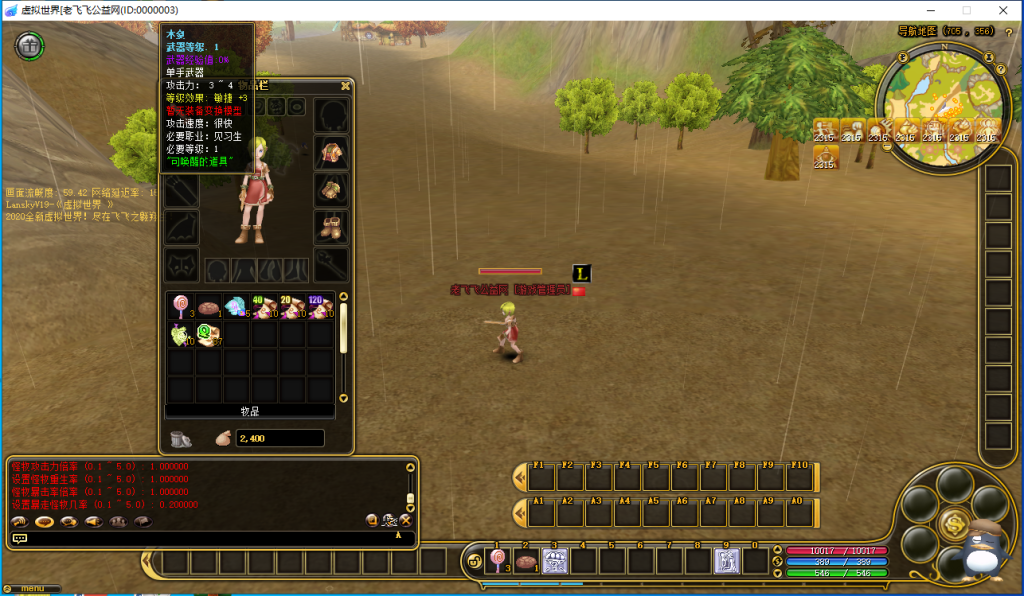Click the equipped boots slot
Viewport: 1024px width, 596px height.
[331, 227]
